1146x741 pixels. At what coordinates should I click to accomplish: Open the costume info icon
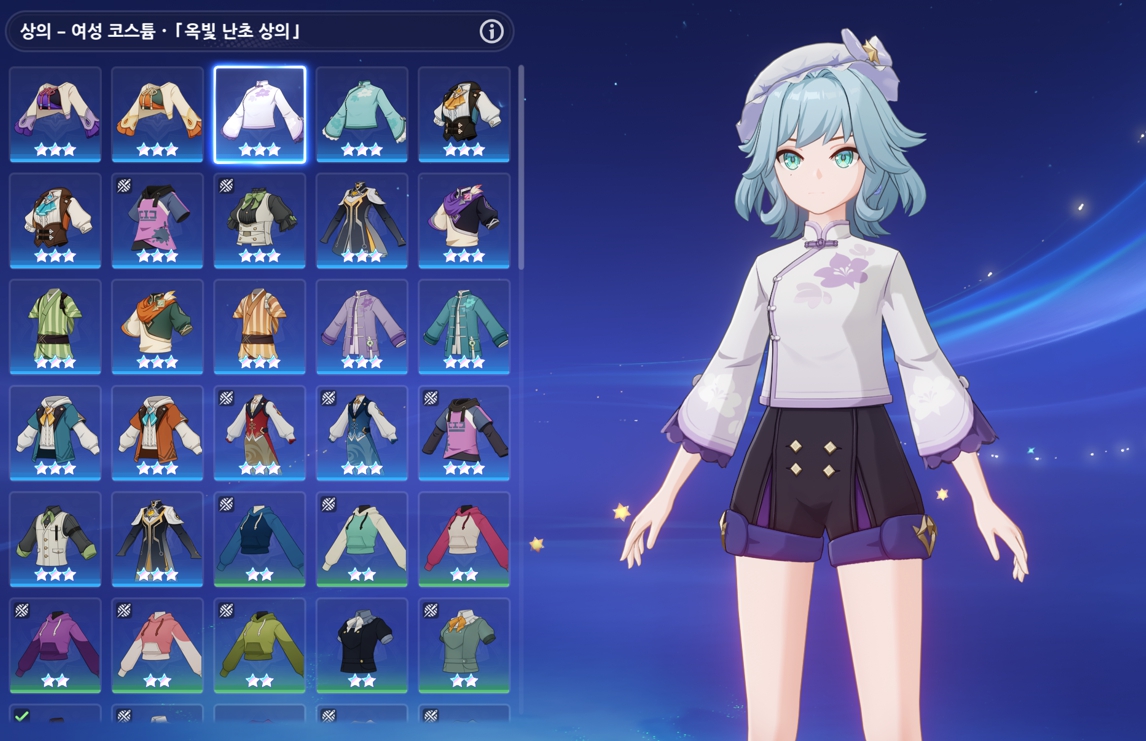tap(491, 31)
